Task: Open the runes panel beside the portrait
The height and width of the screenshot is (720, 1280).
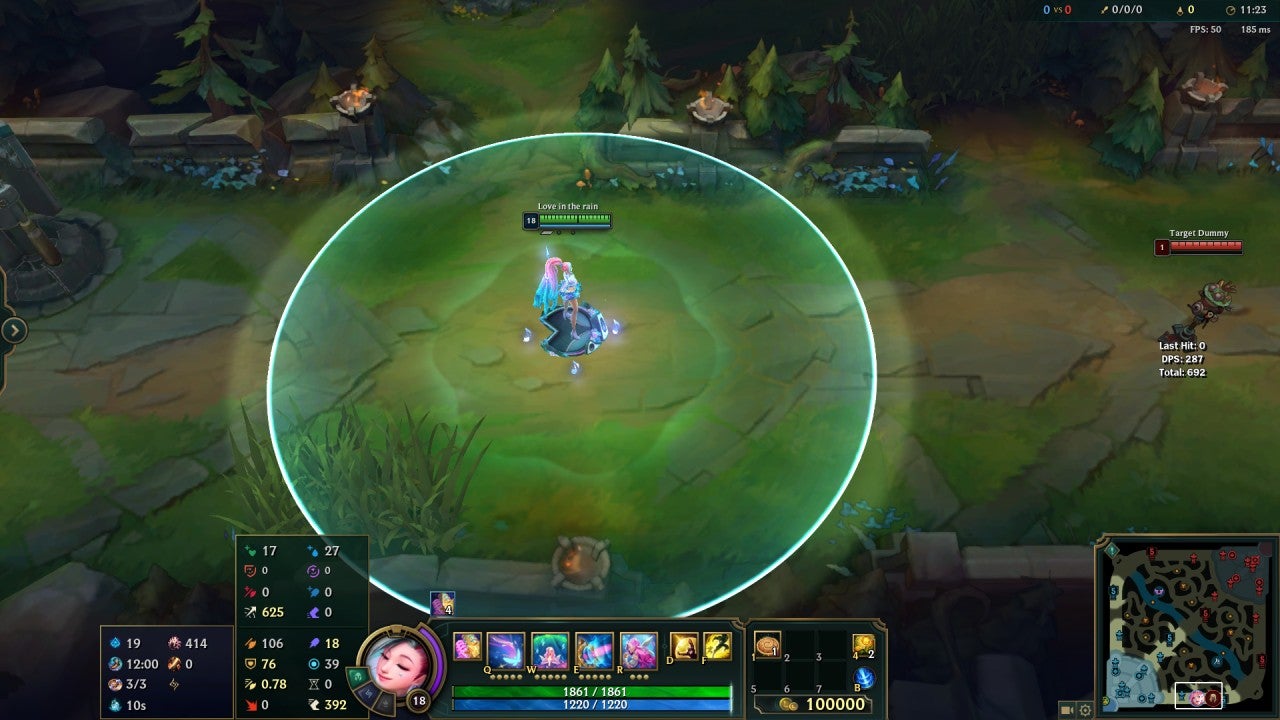Action: point(358,676)
